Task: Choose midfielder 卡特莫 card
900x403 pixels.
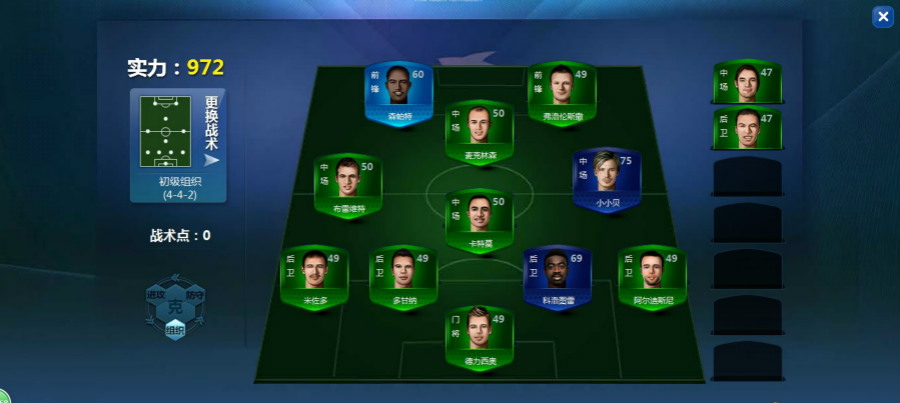Action: (x=480, y=219)
